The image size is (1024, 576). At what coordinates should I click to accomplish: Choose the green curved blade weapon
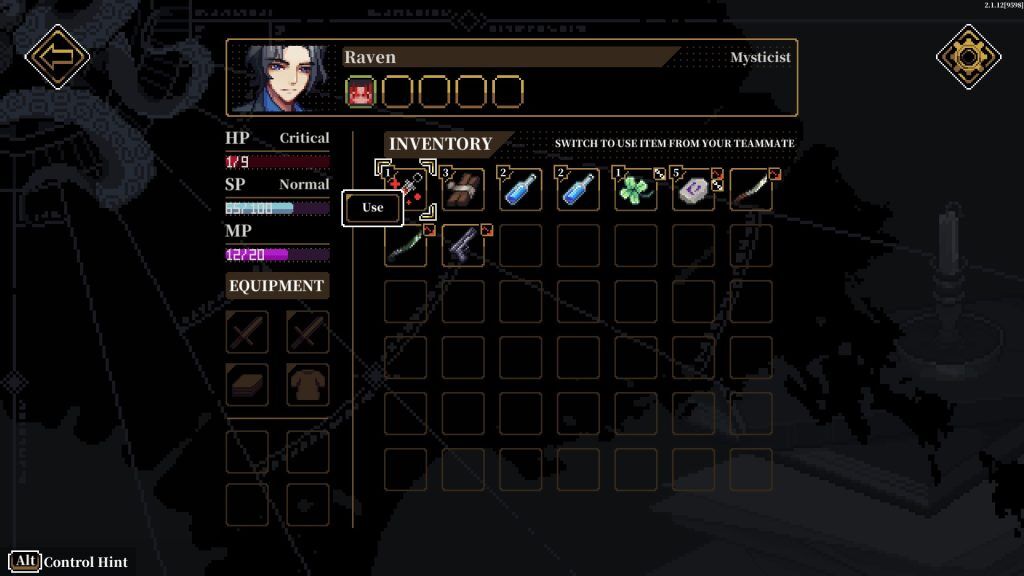pyautogui.click(x=406, y=246)
